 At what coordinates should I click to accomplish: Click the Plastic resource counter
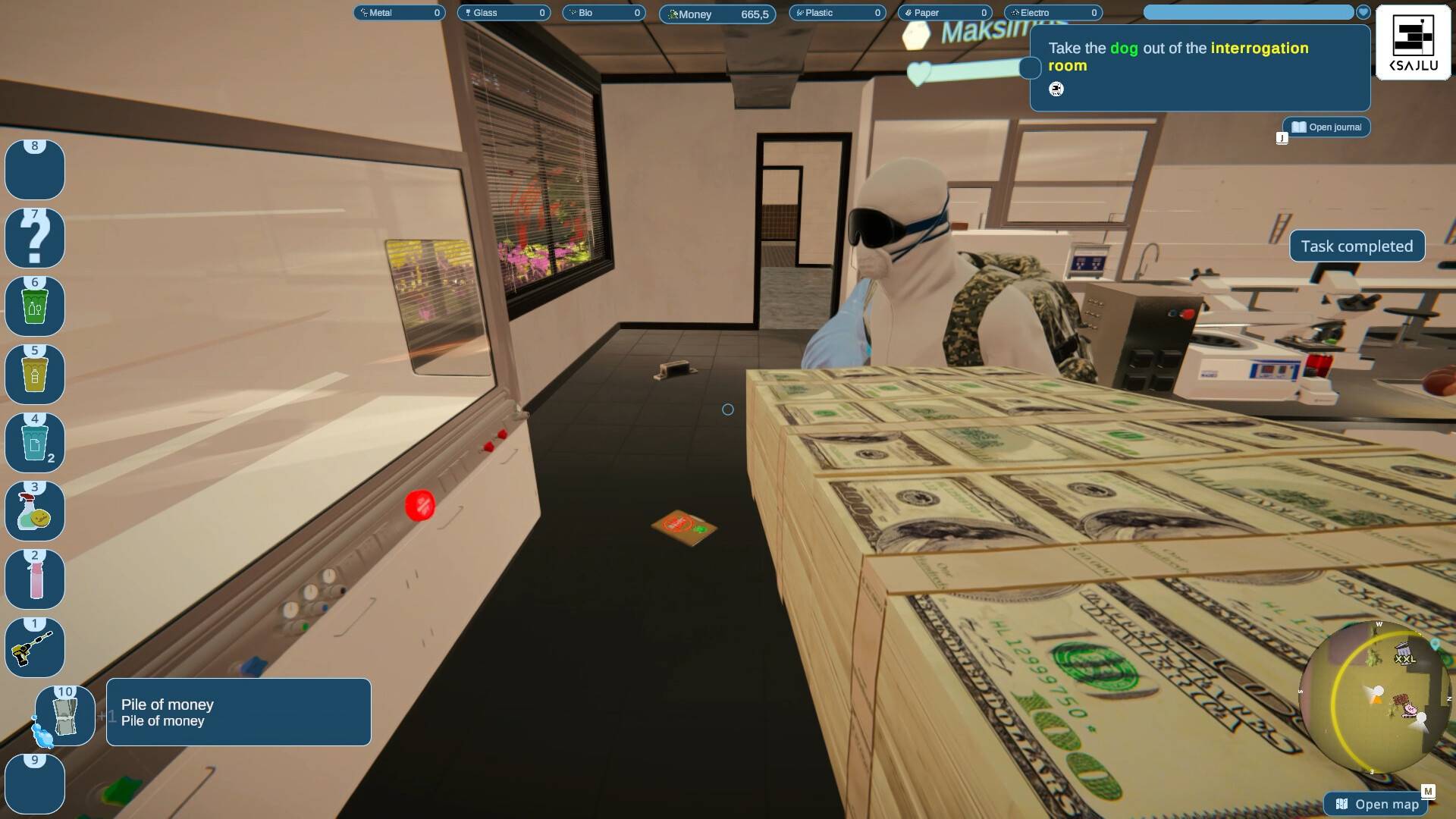tap(837, 12)
